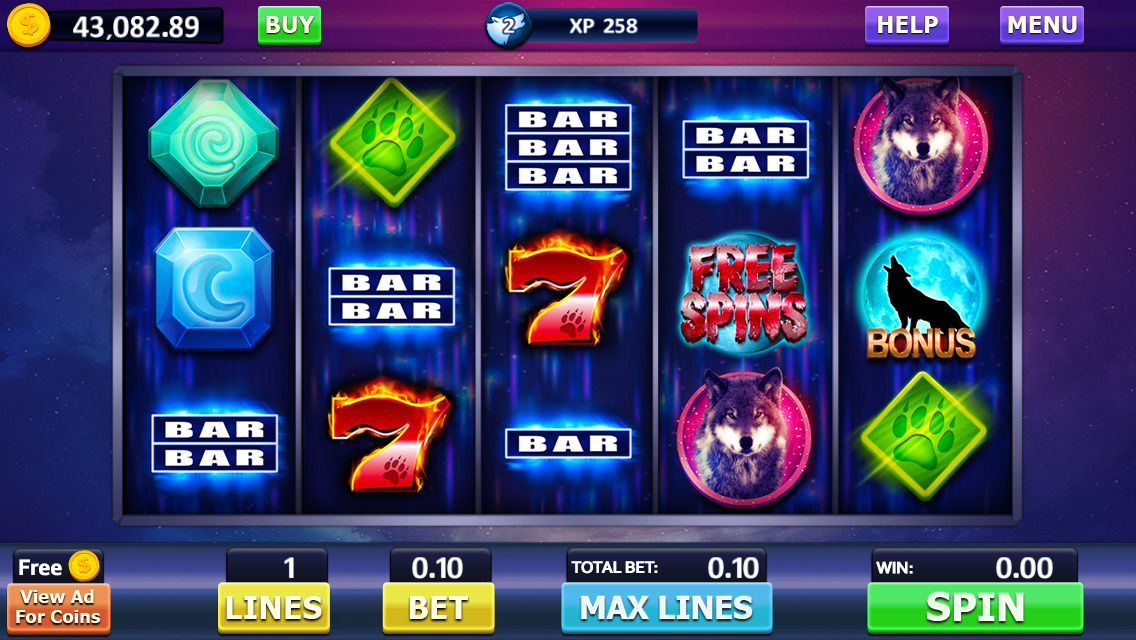Screen dimensions: 1136x640
Task: Click the gold coin balance icon
Action: pos(28,26)
